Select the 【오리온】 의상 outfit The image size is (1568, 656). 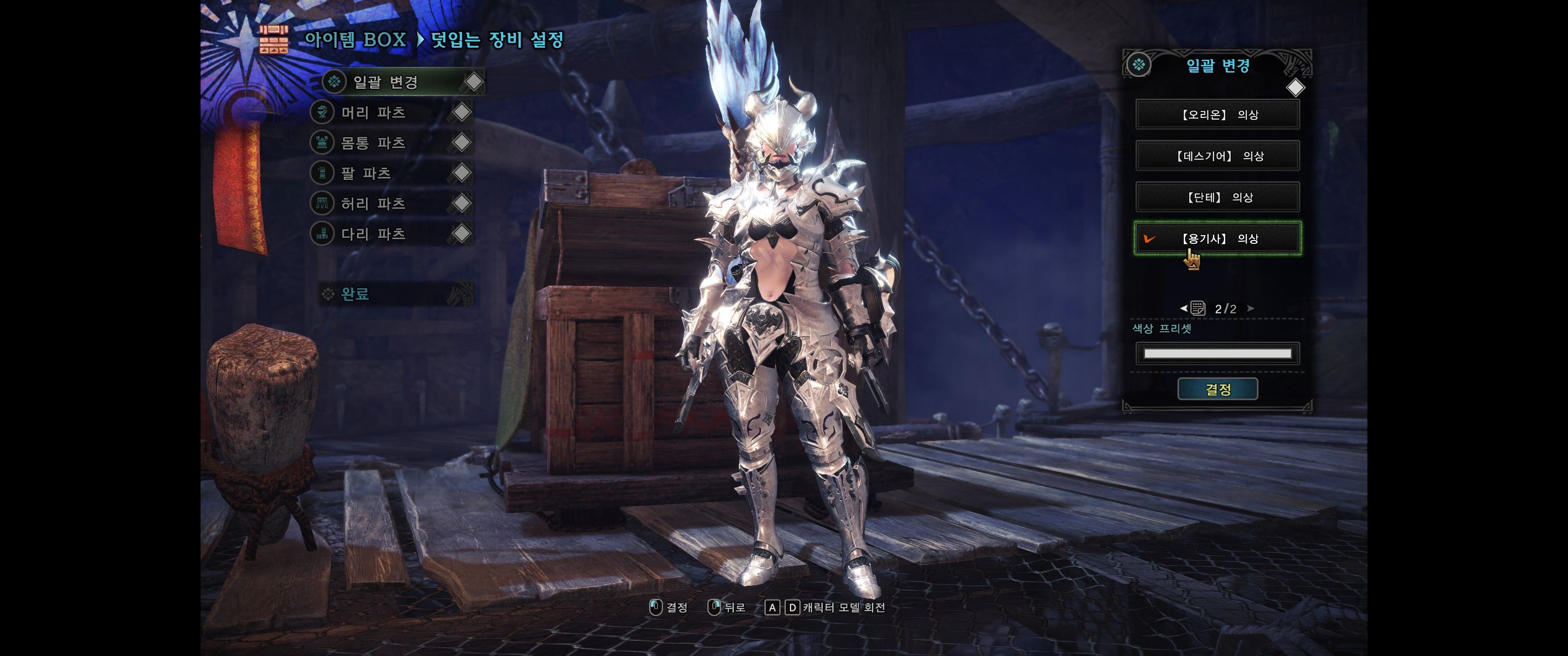click(1217, 114)
